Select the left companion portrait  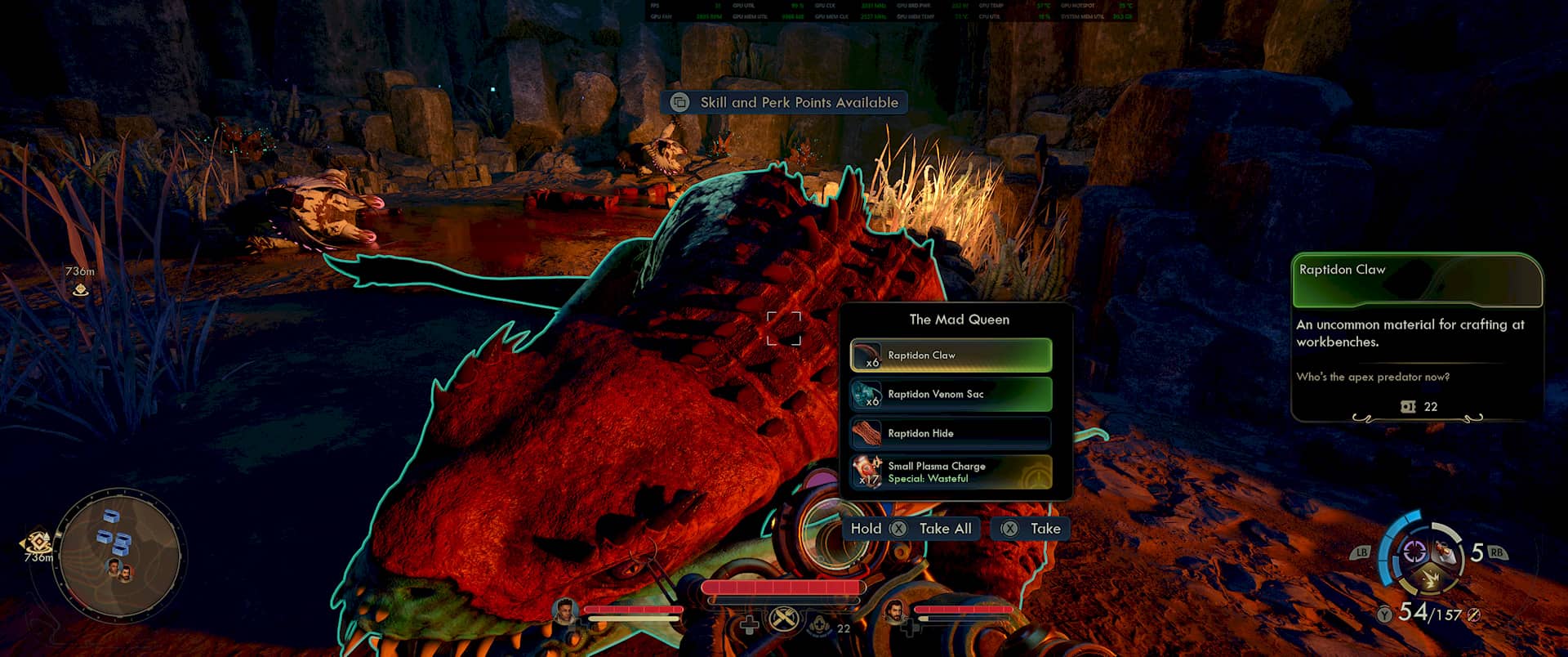(564, 611)
